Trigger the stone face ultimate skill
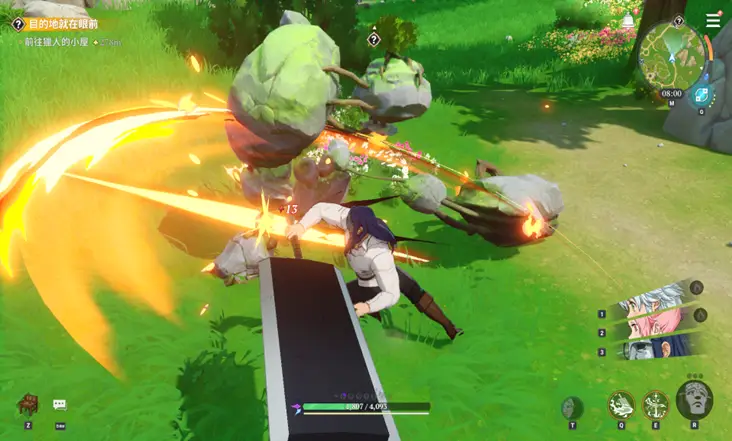732x441 pixels. [x=694, y=399]
